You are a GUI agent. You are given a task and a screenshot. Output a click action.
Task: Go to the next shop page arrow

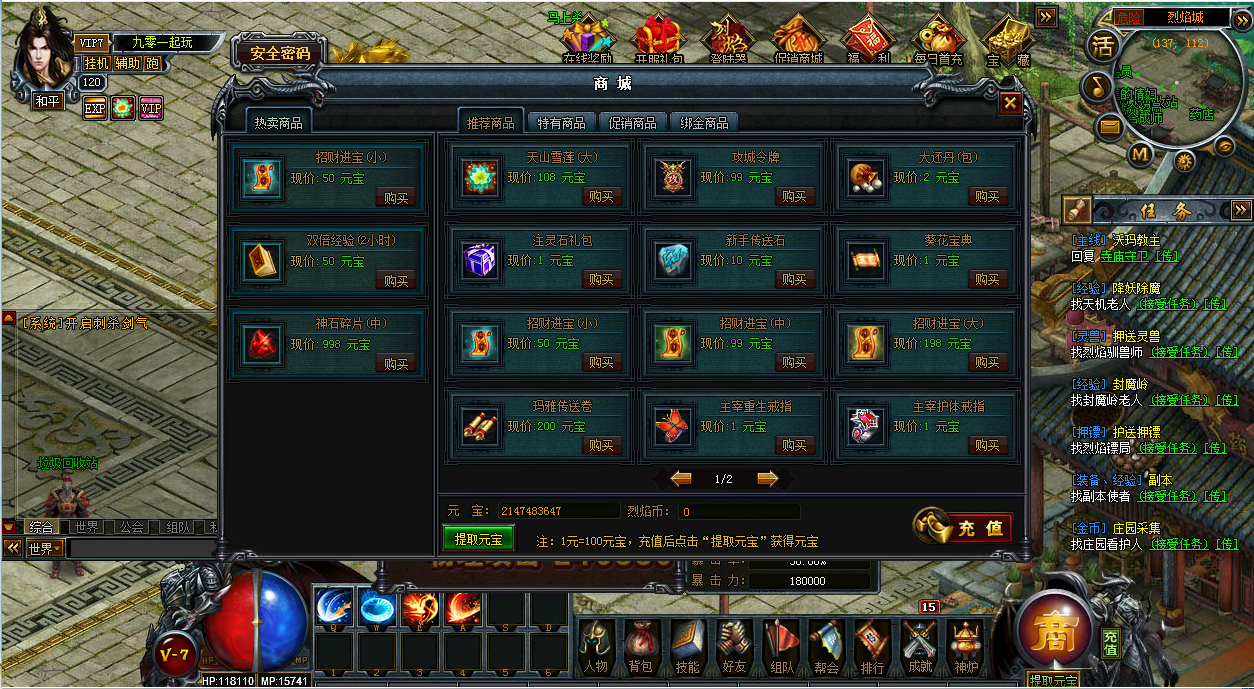(768, 479)
